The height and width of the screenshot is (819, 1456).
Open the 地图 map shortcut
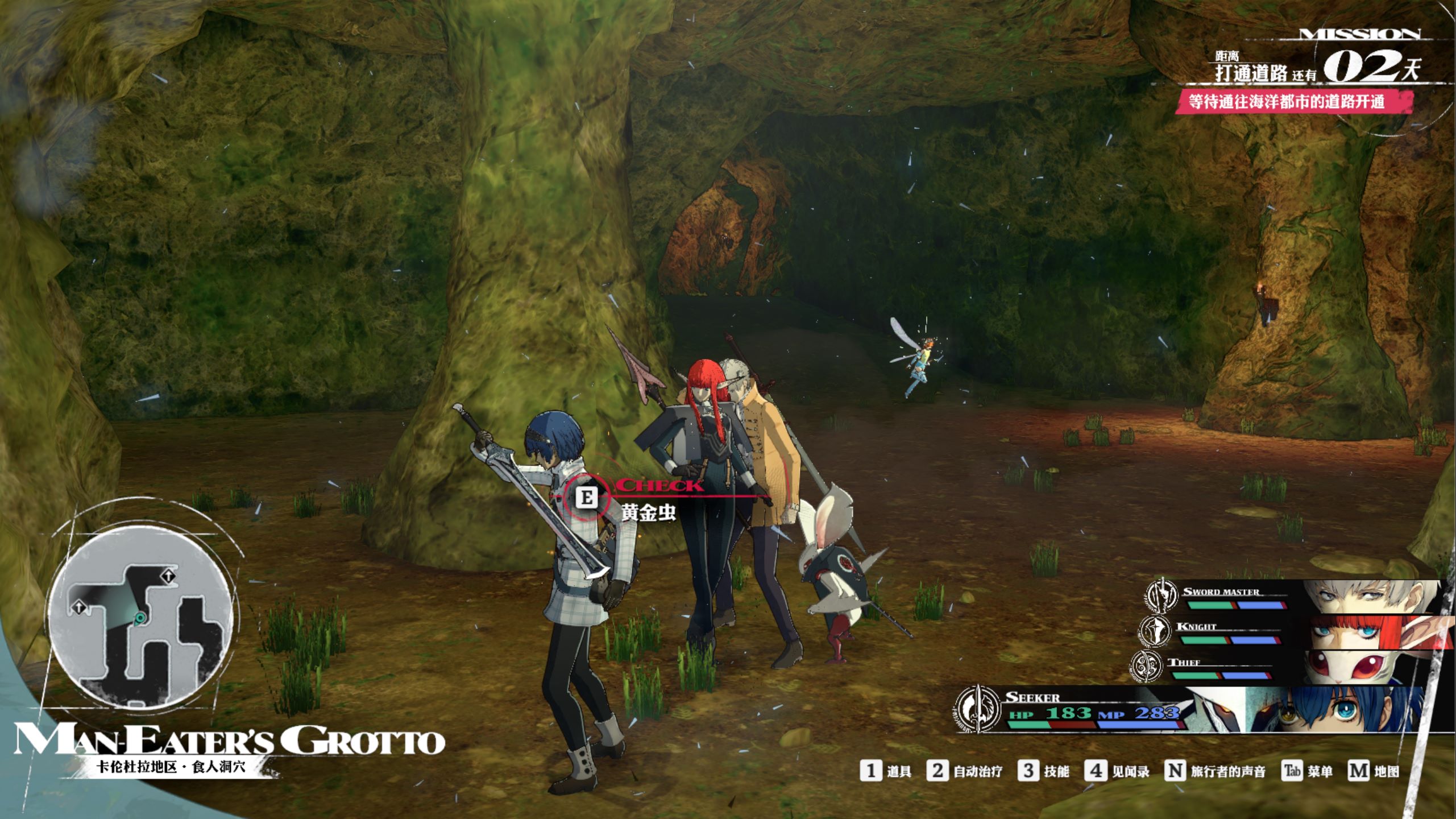coord(1373,771)
